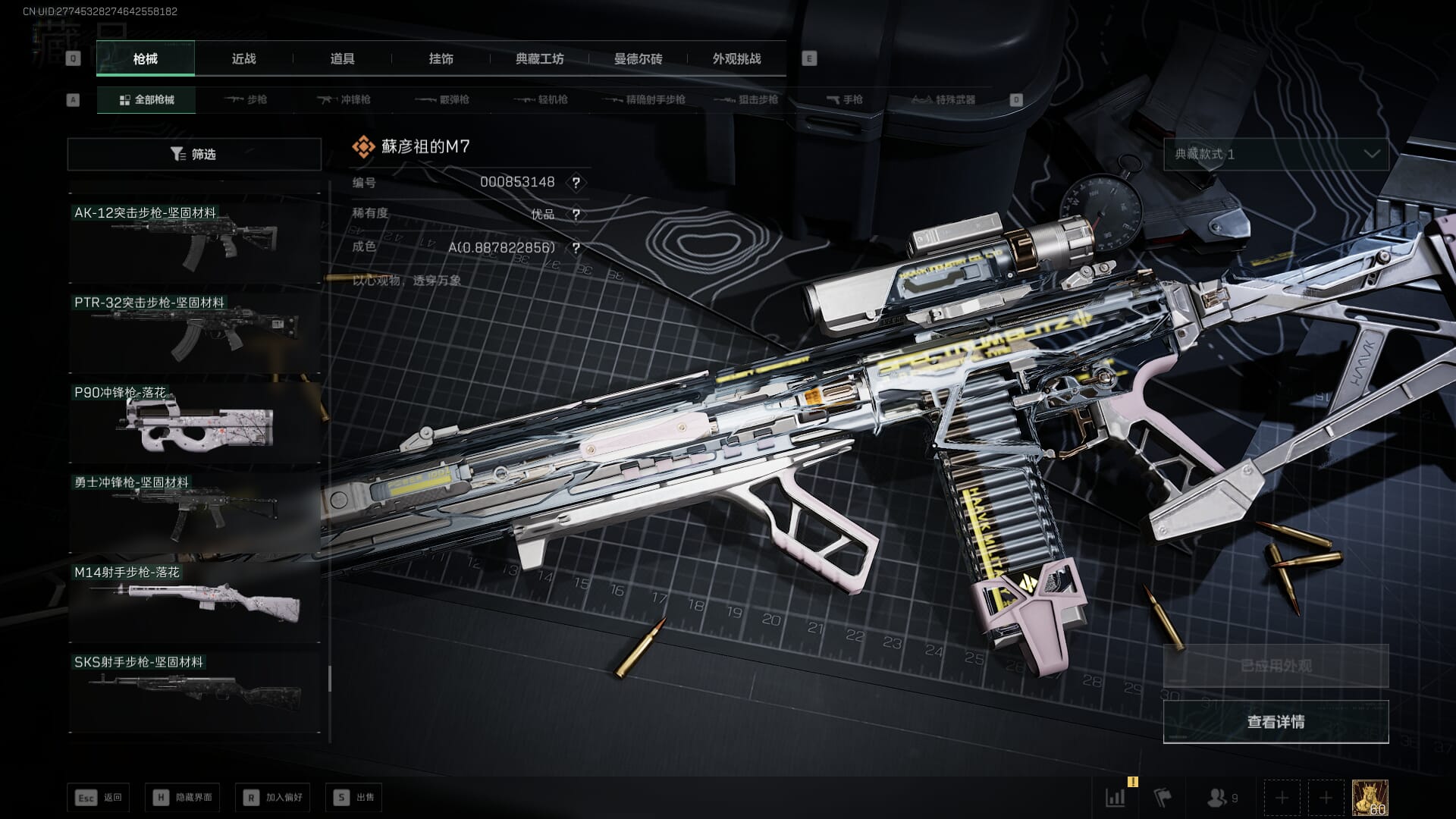Switch to the 近战 melee tab
1456x819 pixels.
click(243, 59)
